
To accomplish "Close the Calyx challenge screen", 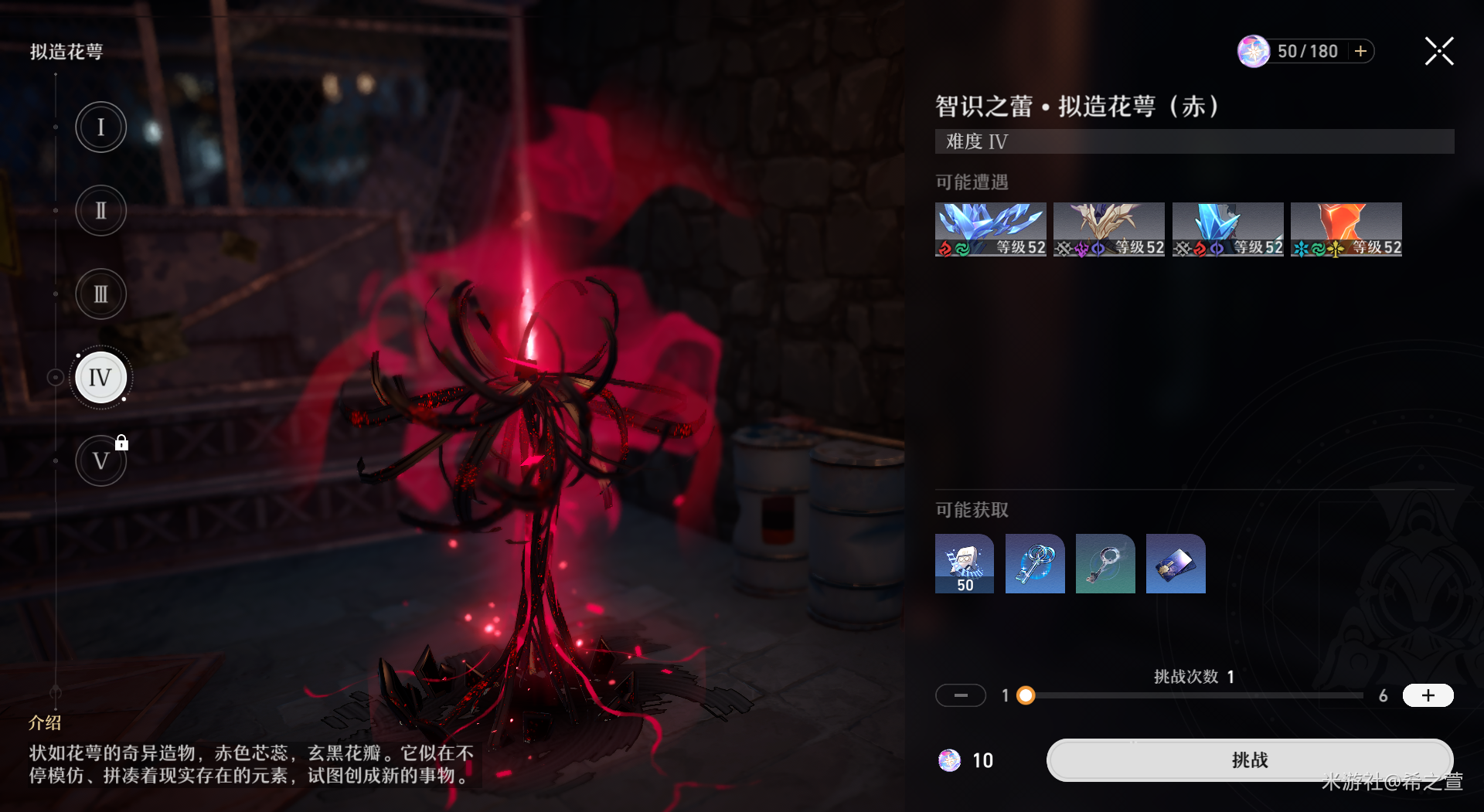I will click(1439, 52).
